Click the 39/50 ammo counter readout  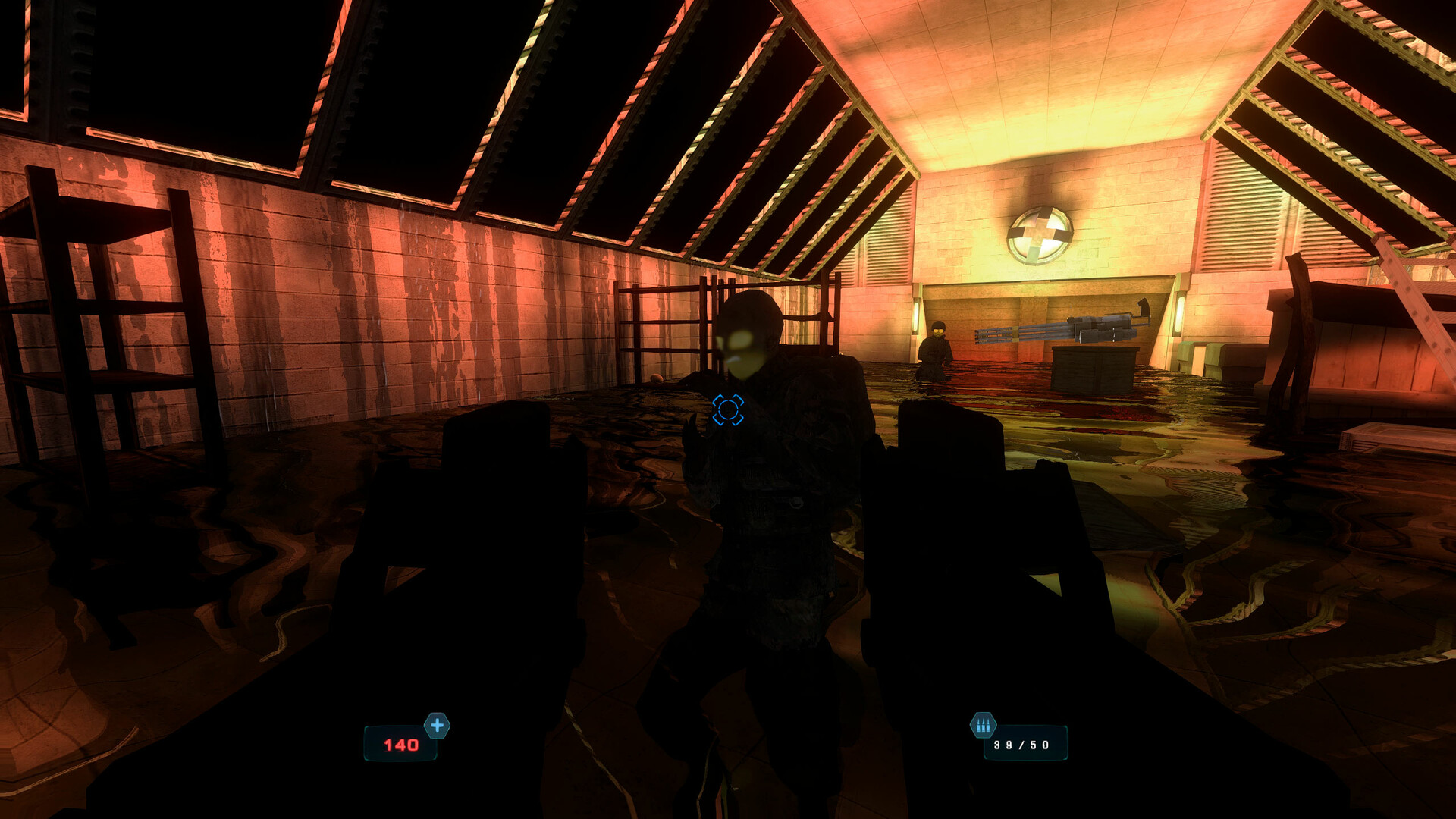[x=1021, y=745]
